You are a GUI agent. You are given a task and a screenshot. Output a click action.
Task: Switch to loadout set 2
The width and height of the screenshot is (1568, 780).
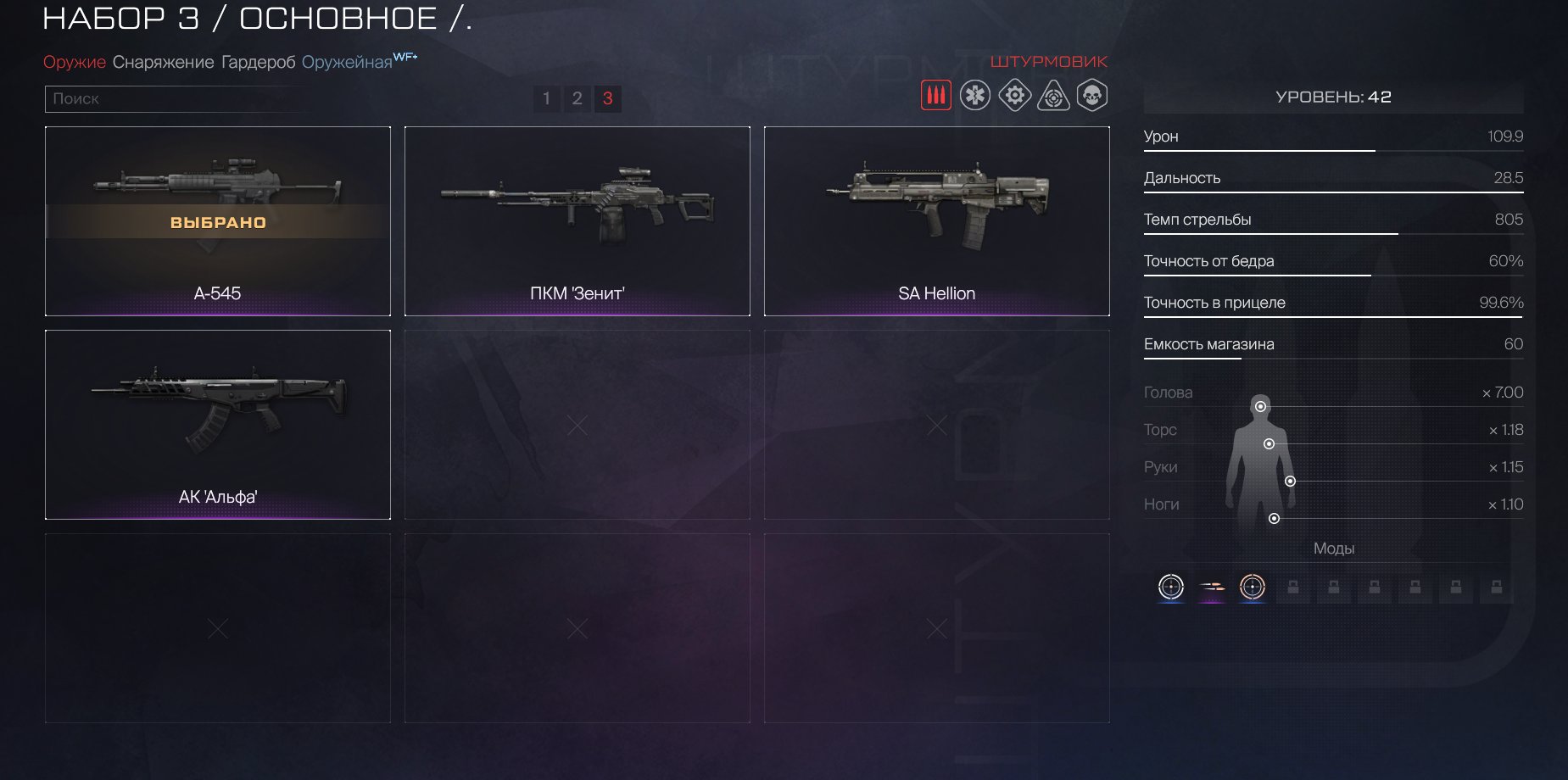[578, 99]
